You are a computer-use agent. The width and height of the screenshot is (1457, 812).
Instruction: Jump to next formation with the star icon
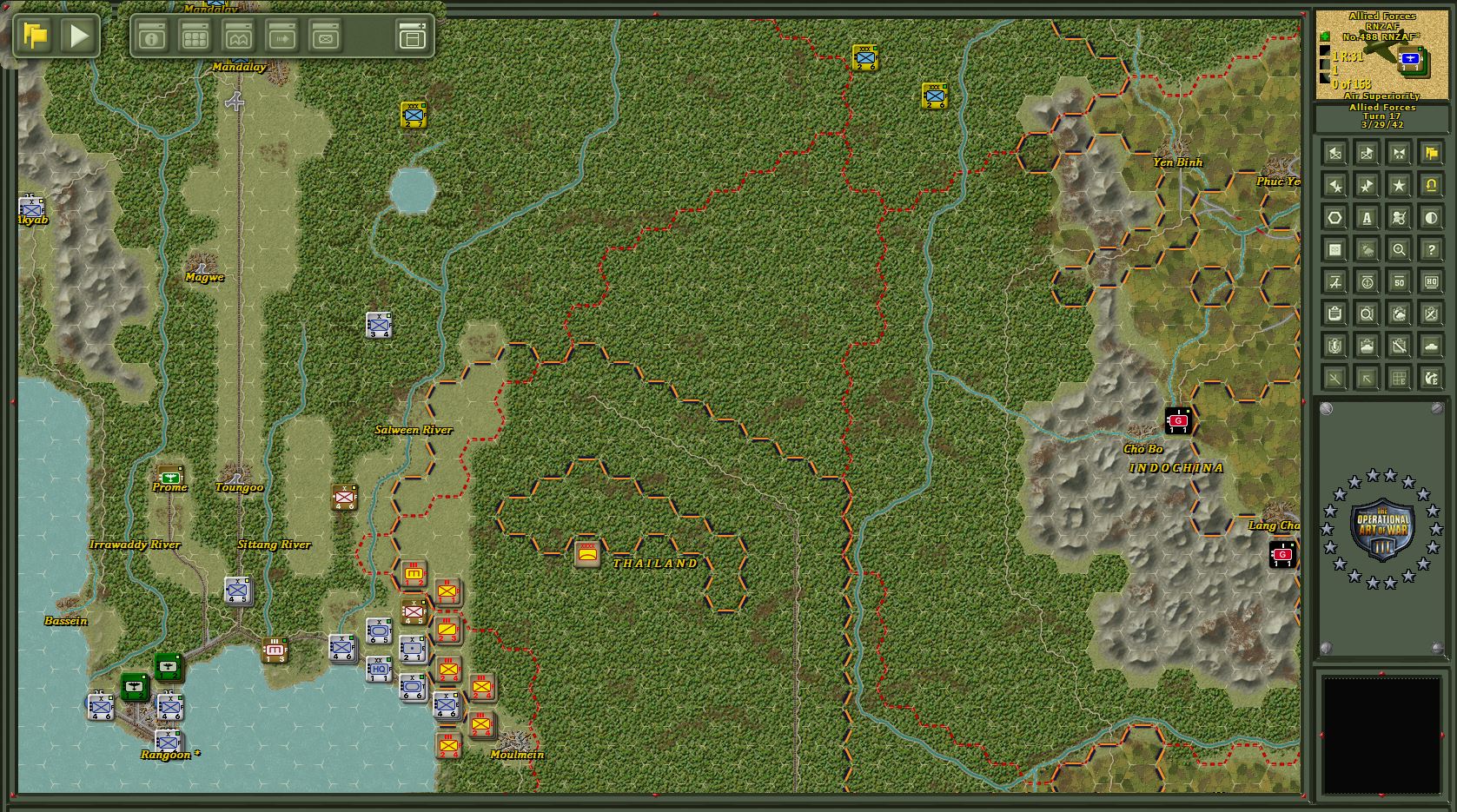(x=1400, y=184)
